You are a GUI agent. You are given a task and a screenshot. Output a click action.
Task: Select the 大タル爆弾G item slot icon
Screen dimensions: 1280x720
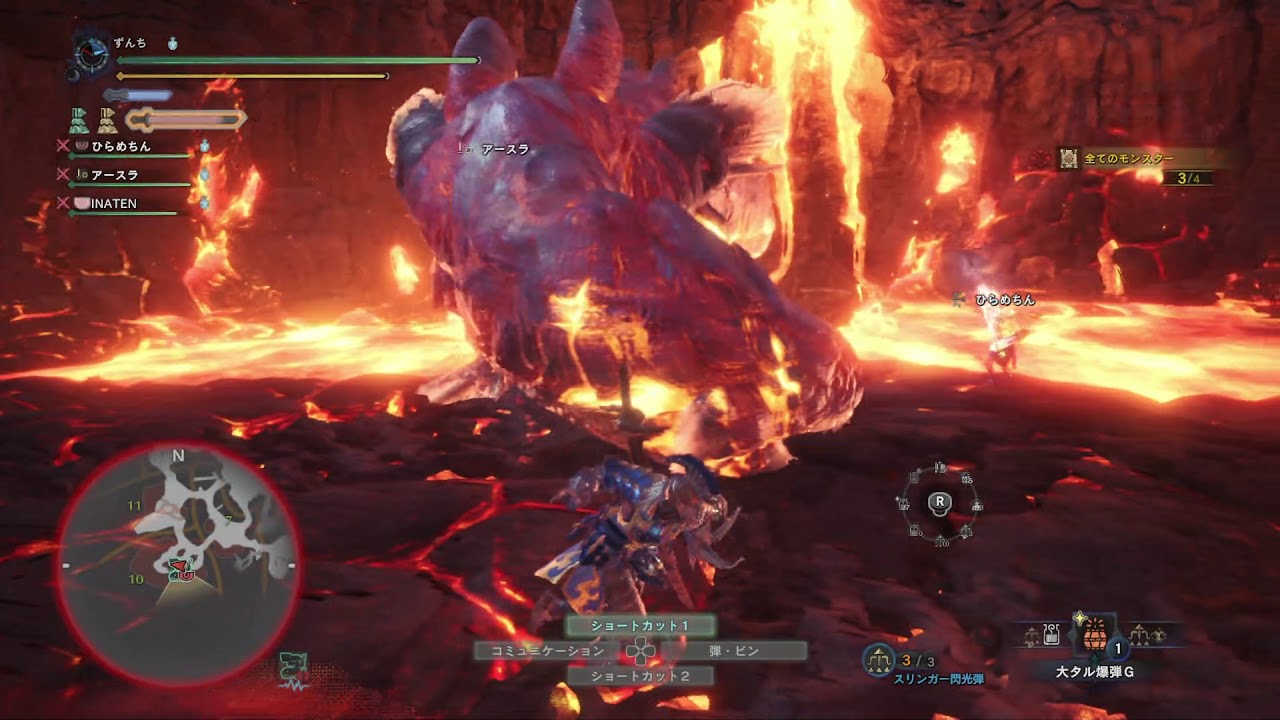coord(1097,640)
